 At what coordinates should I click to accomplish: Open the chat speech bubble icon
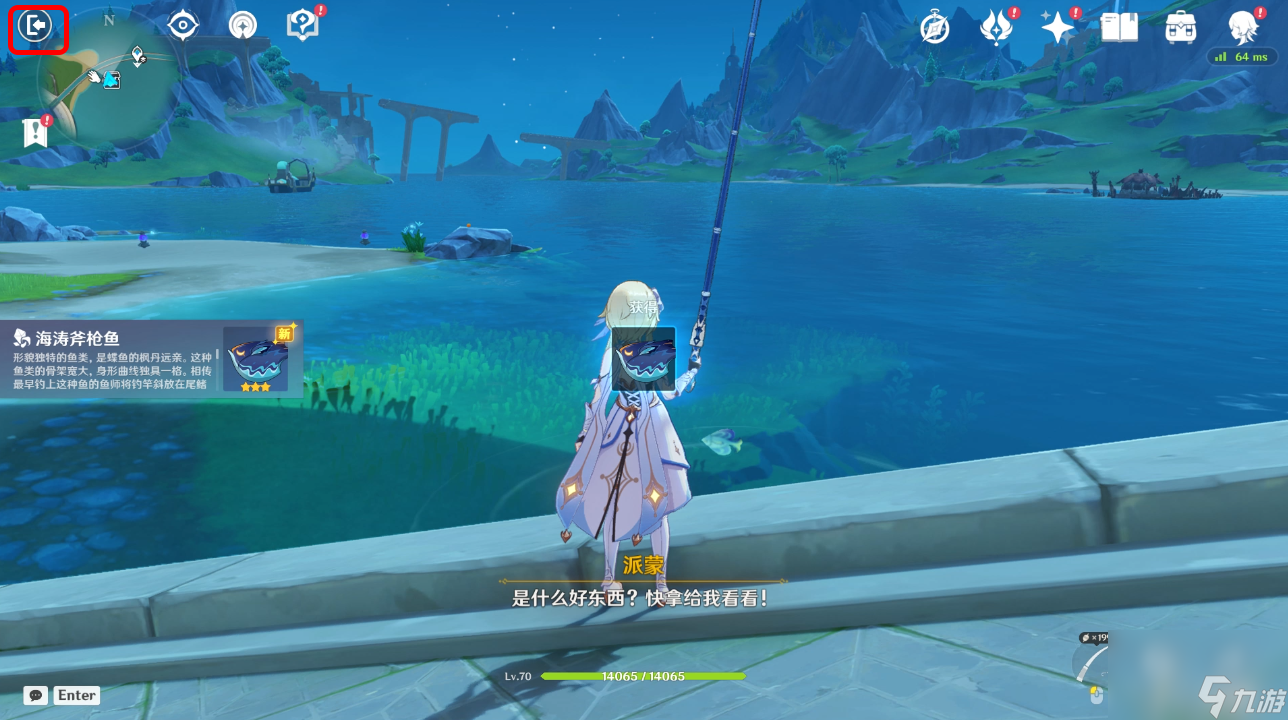[36, 695]
